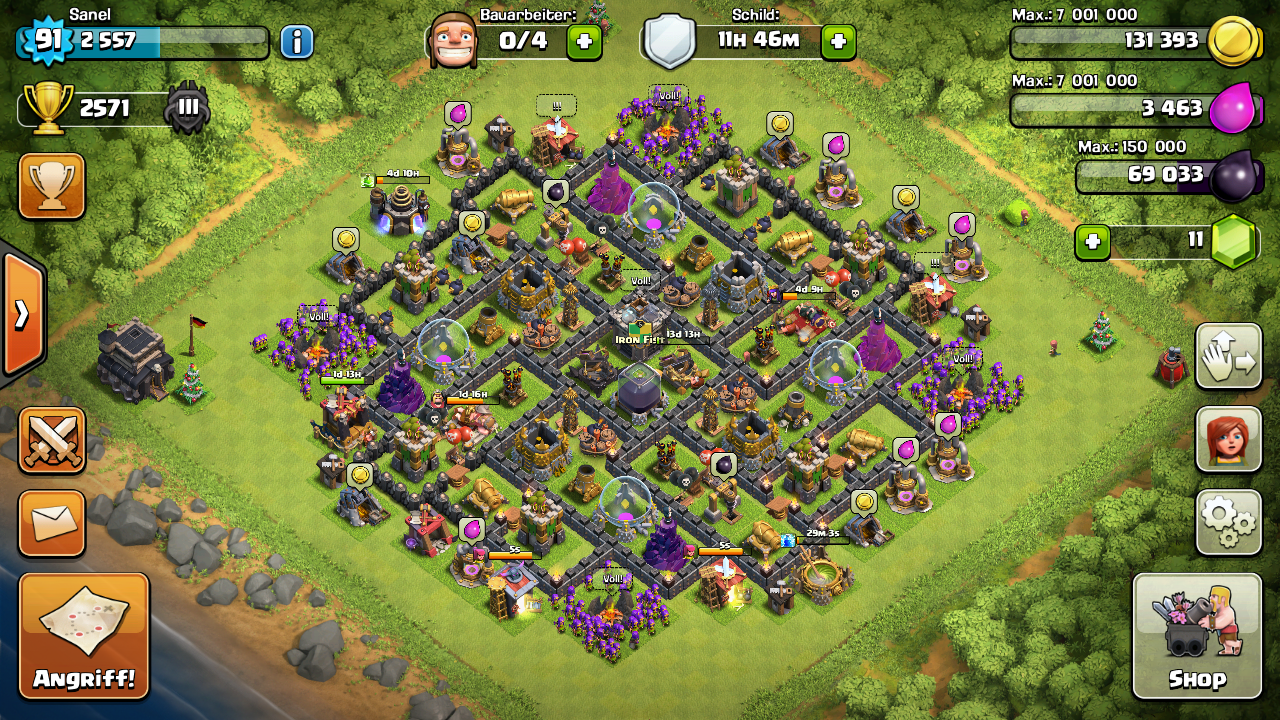
Task: Open the crossed swords war button
Action: point(51,440)
